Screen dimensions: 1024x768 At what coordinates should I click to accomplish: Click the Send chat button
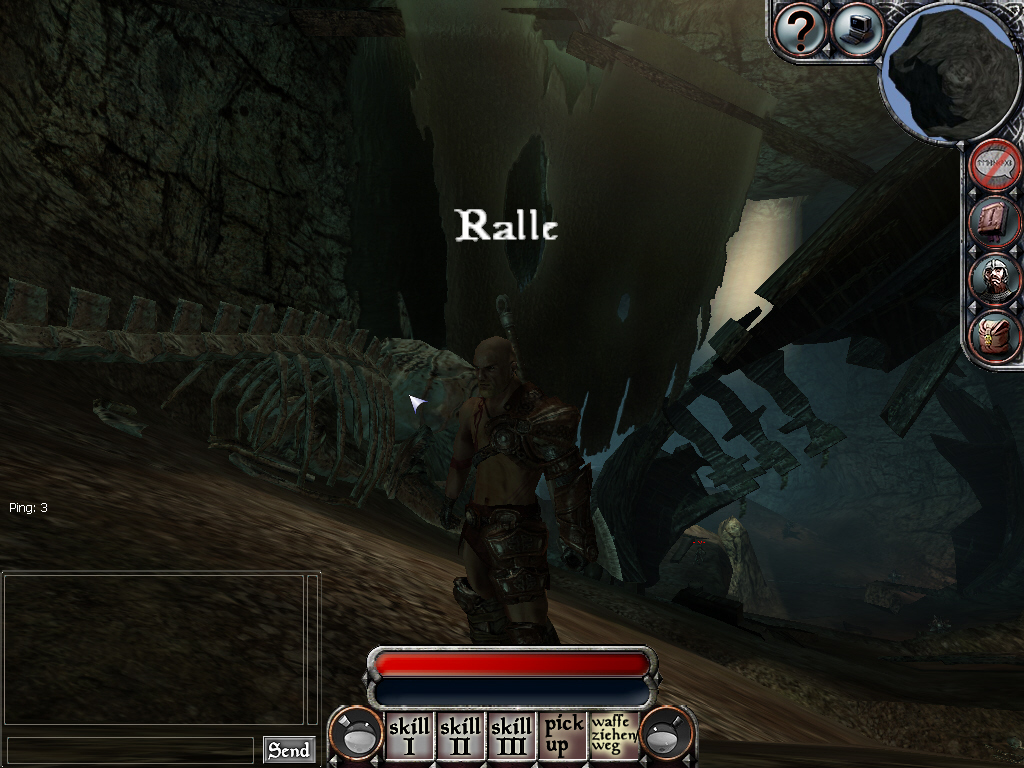coord(289,750)
